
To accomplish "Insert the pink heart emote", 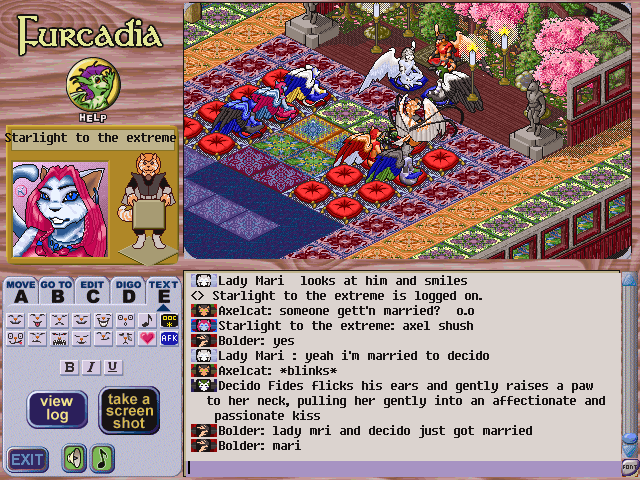I will coord(147,339).
